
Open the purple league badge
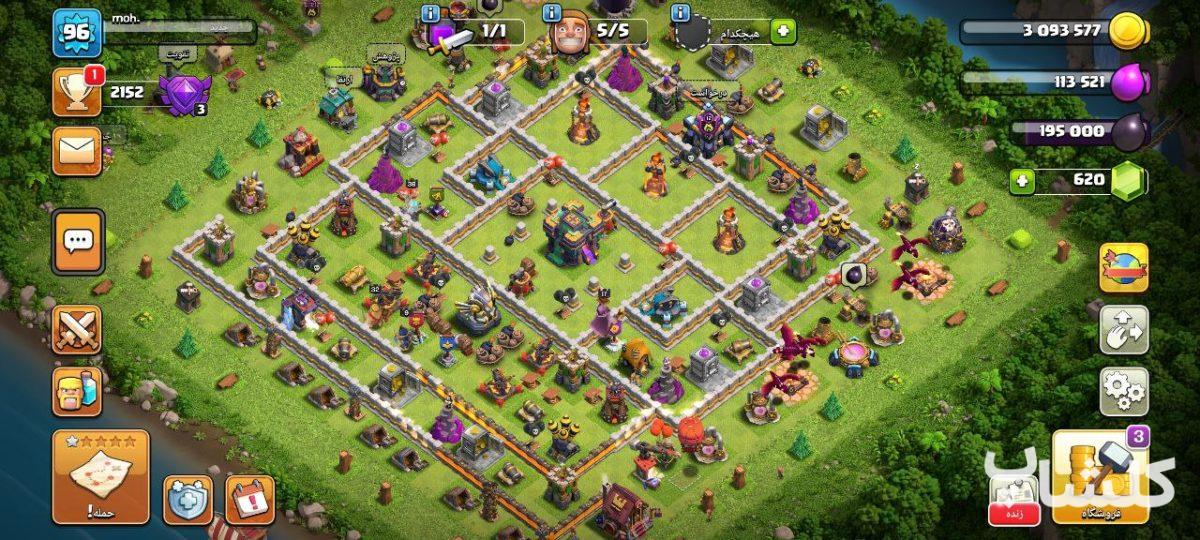(182, 95)
